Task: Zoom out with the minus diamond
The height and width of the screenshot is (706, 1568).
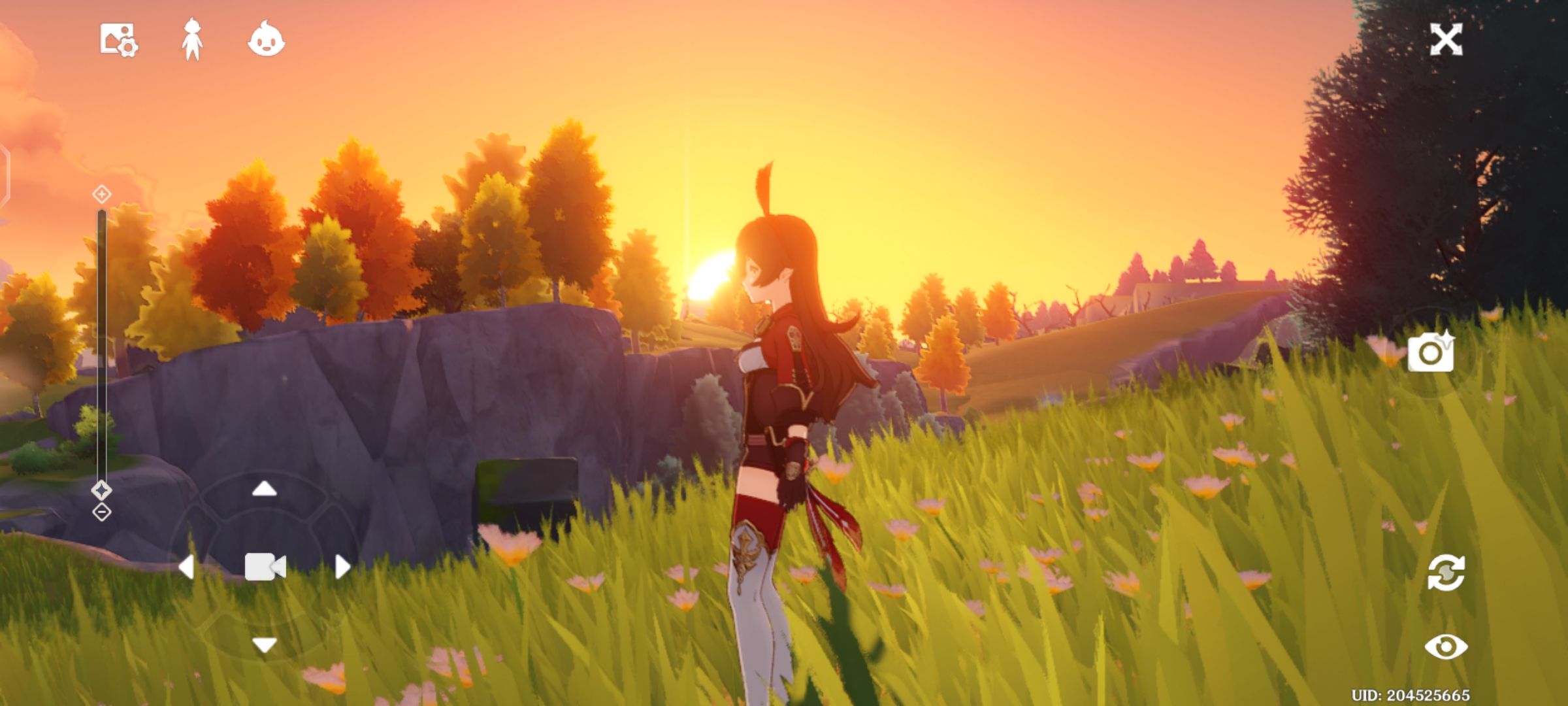Action: 101,512
